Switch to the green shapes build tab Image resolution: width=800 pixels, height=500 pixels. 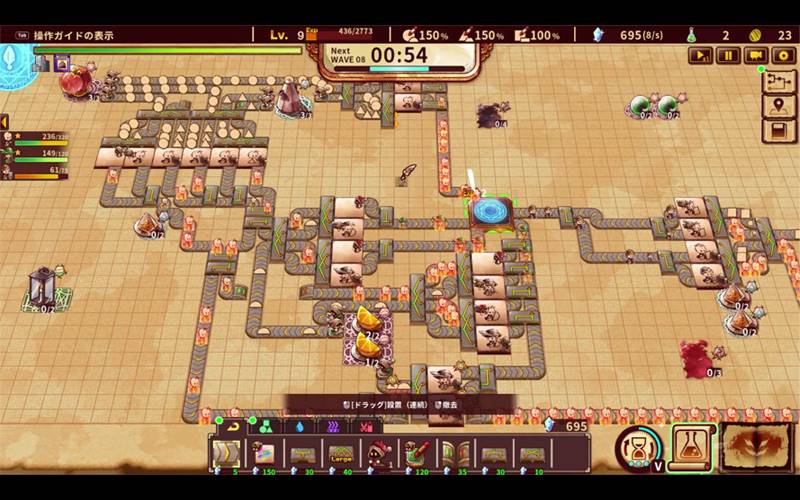(264, 425)
